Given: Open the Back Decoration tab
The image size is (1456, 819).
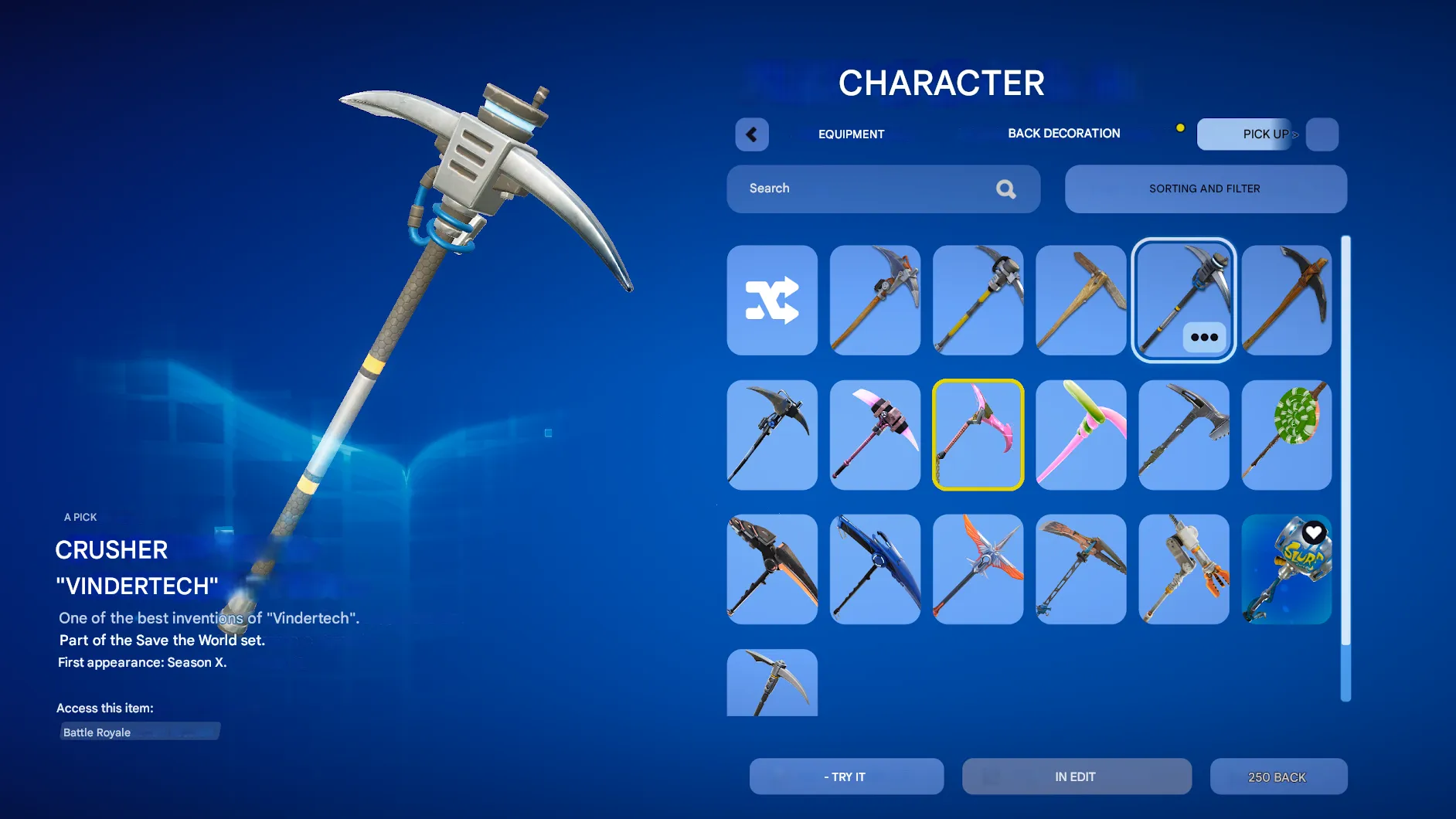Looking at the screenshot, I should (1063, 133).
